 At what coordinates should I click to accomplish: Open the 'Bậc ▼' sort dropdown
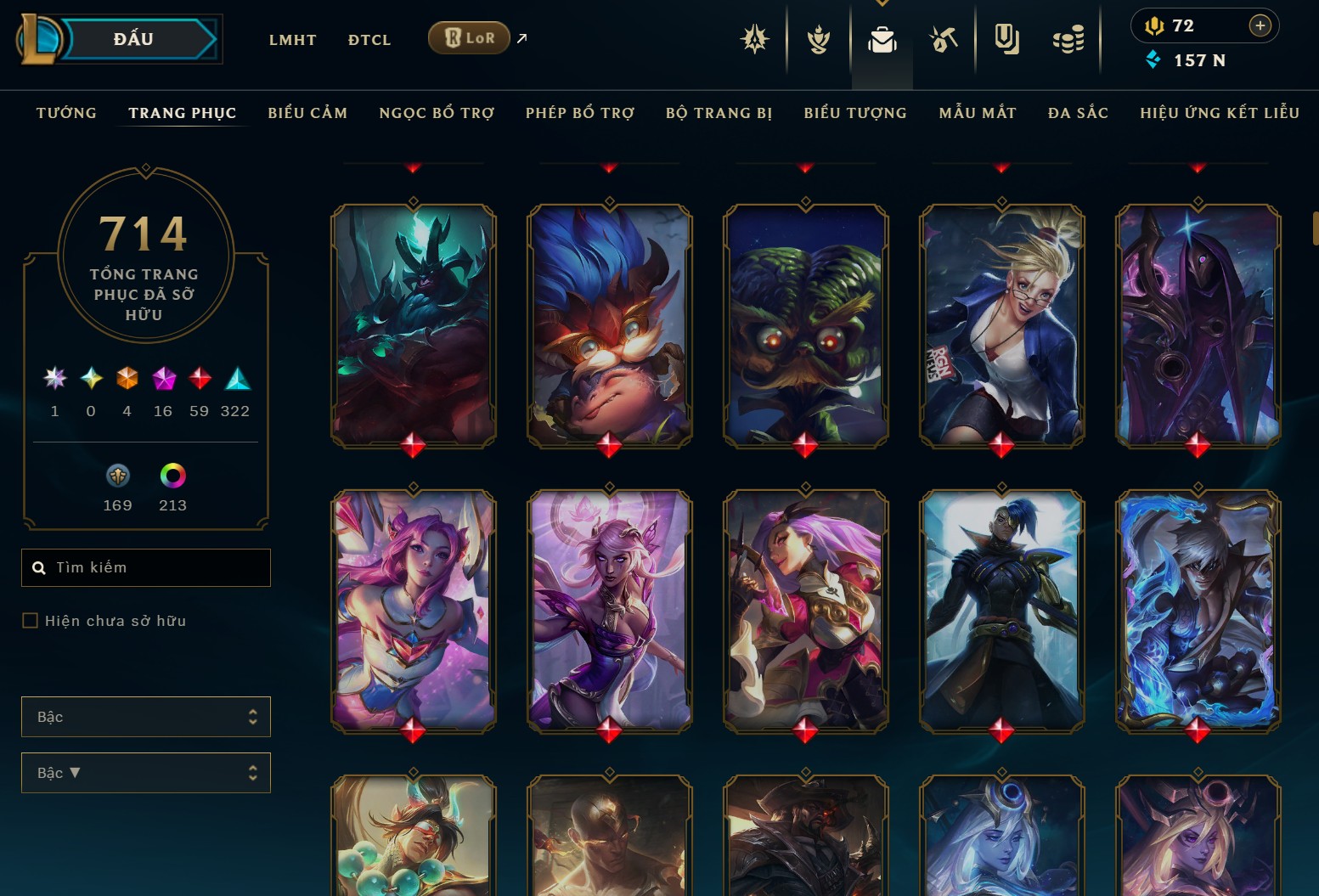[145, 773]
